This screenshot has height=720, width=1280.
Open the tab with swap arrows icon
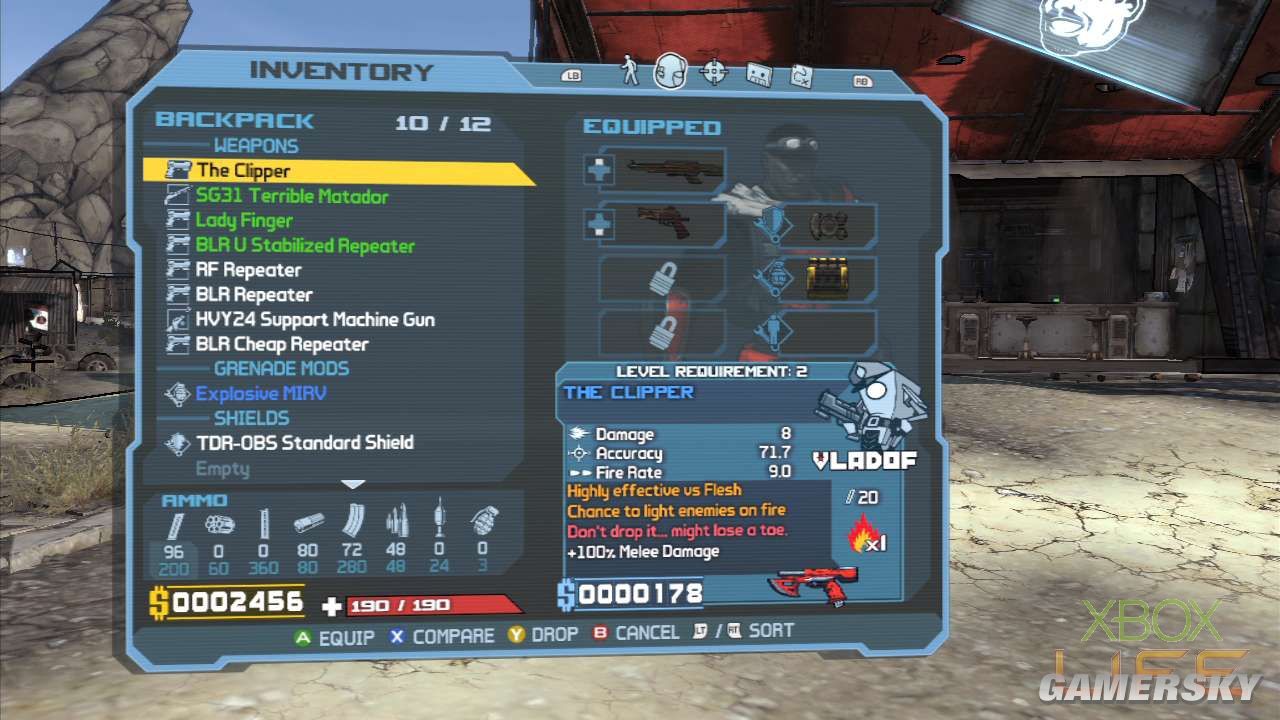click(802, 73)
